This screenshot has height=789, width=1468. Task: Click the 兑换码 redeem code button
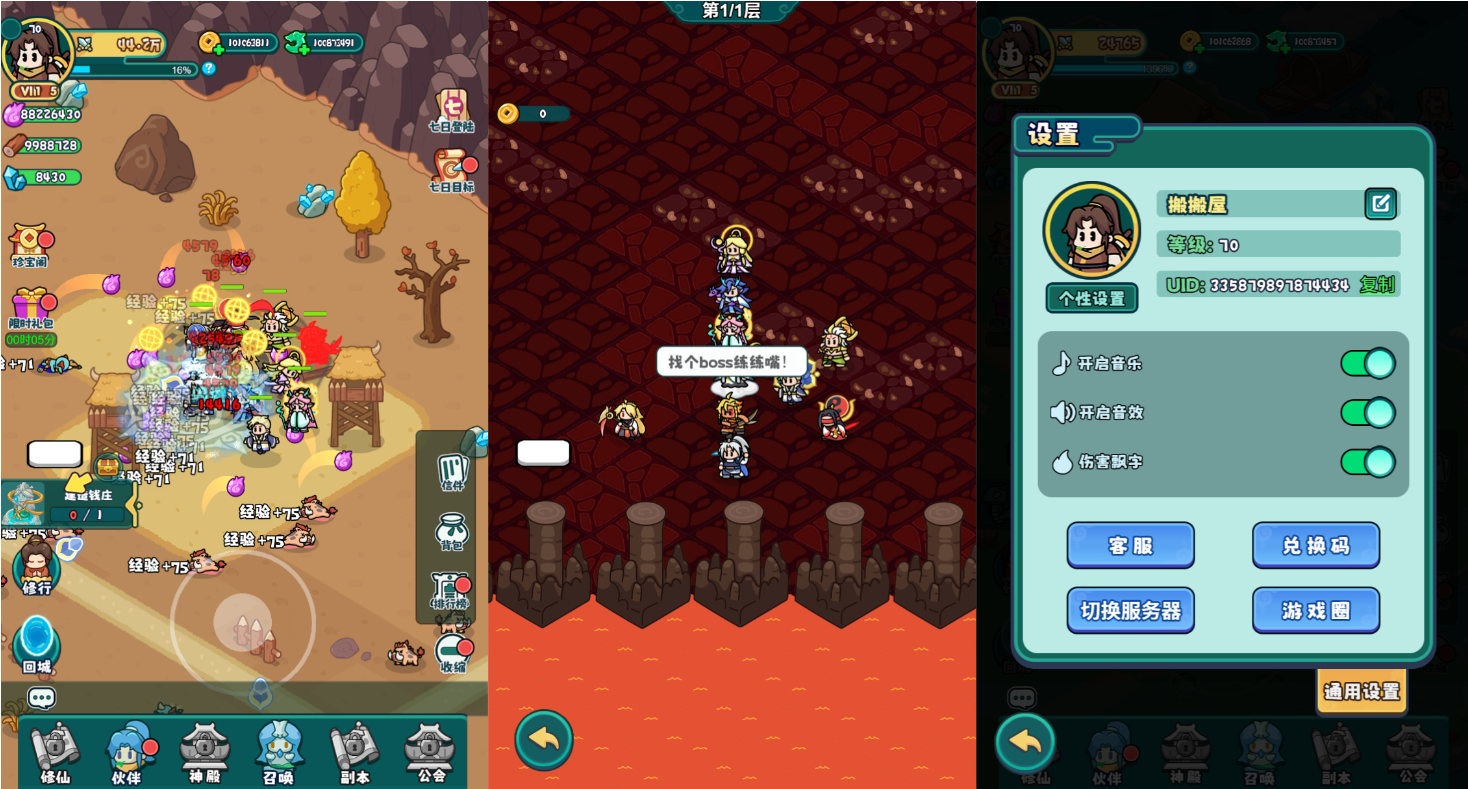pyautogui.click(x=1315, y=546)
